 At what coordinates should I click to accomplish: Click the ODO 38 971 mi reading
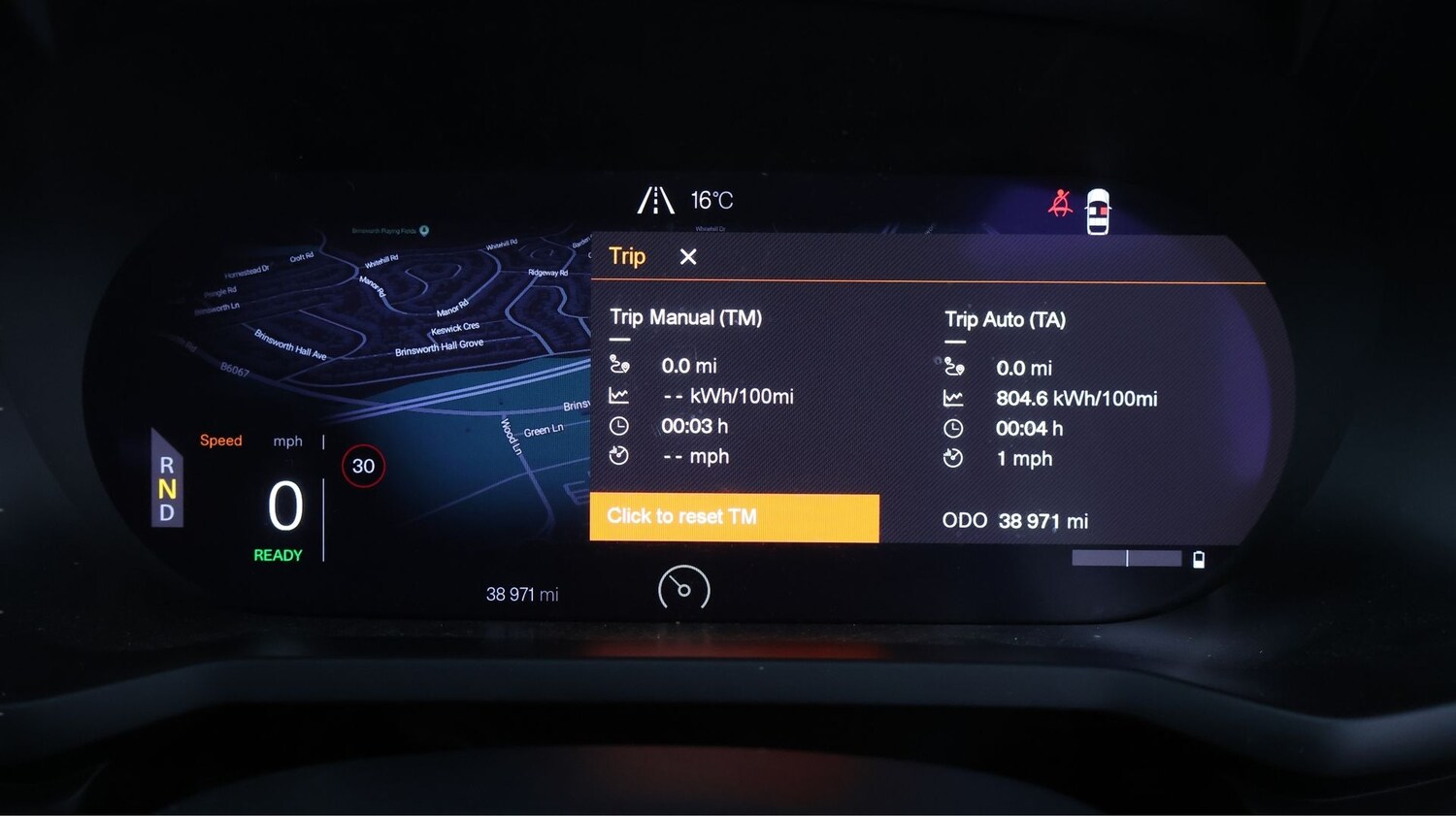pyautogui.click(x=1014, y=521)
